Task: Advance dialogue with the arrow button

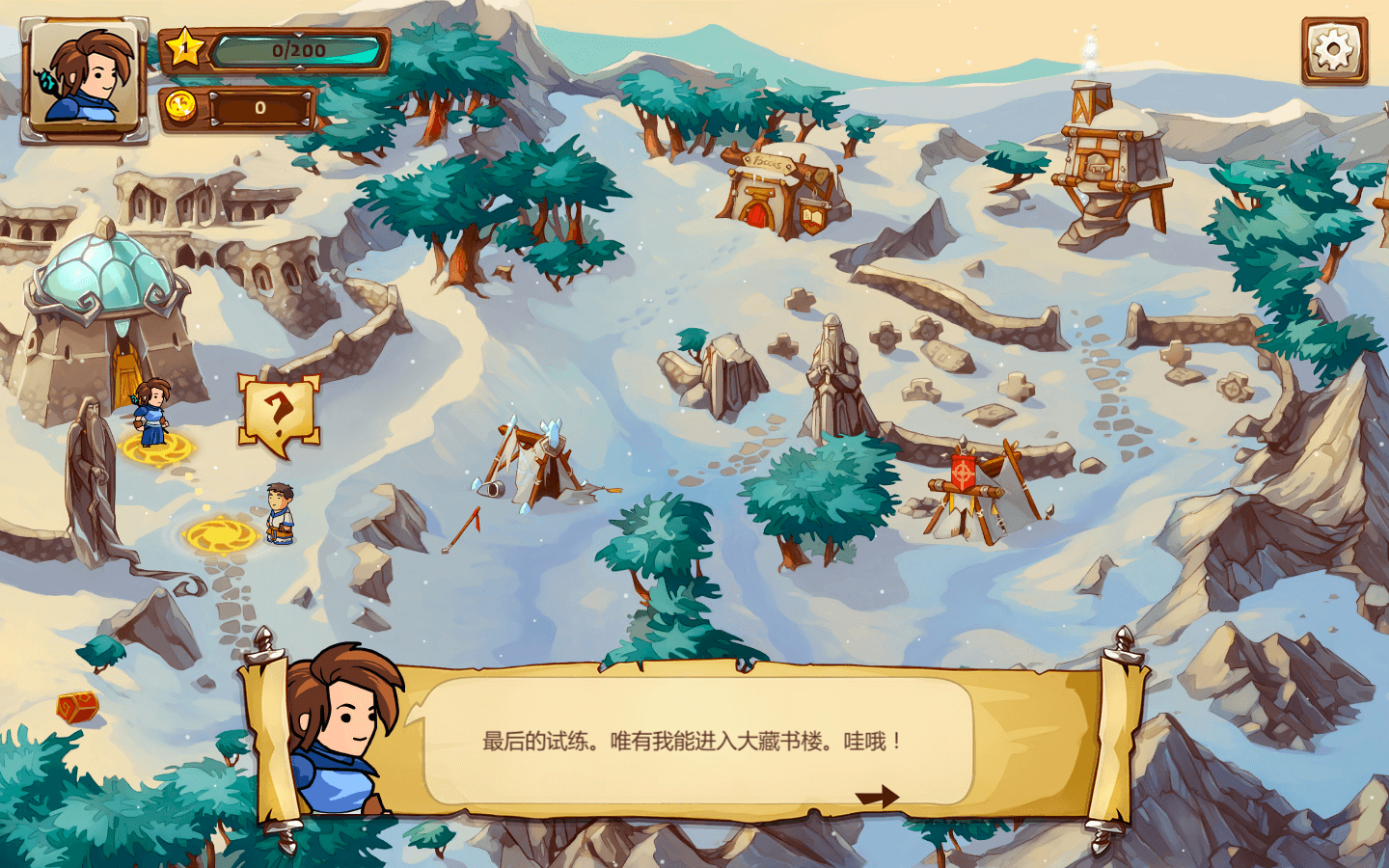Action: point(877,797)
